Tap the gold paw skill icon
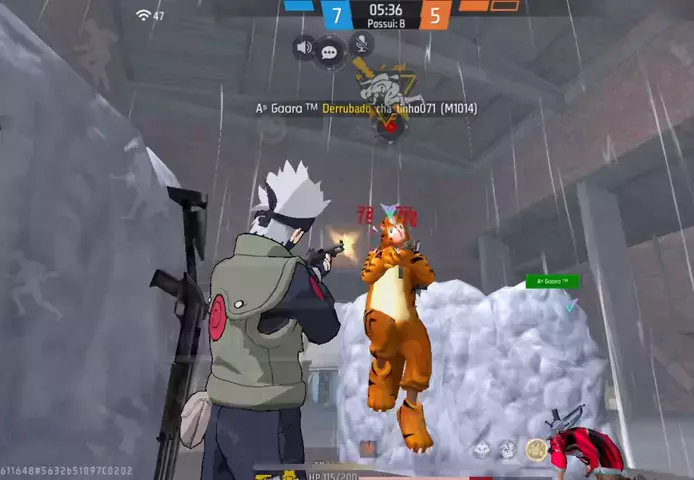Screen dimensions: 694x480 point(537,450)
